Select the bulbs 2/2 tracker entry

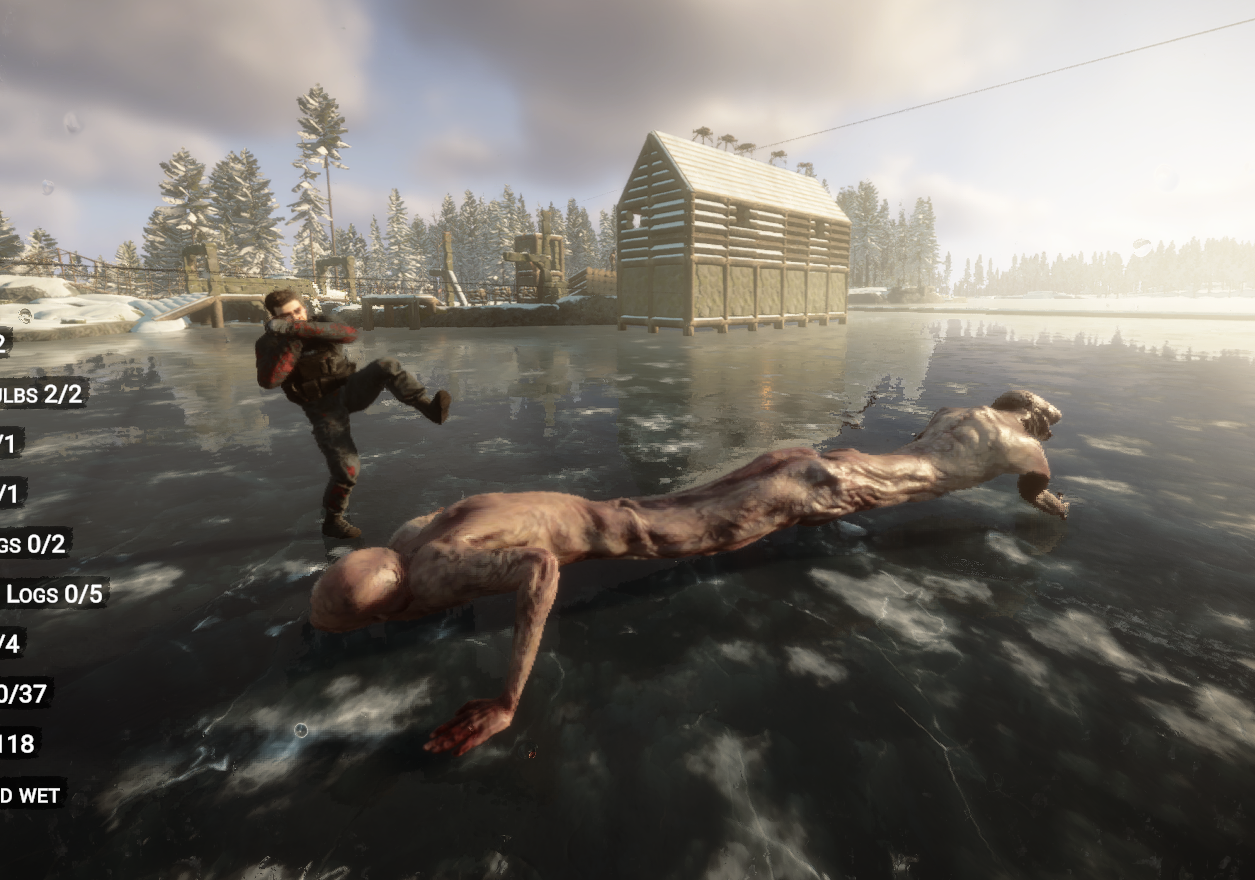[42, 394]
